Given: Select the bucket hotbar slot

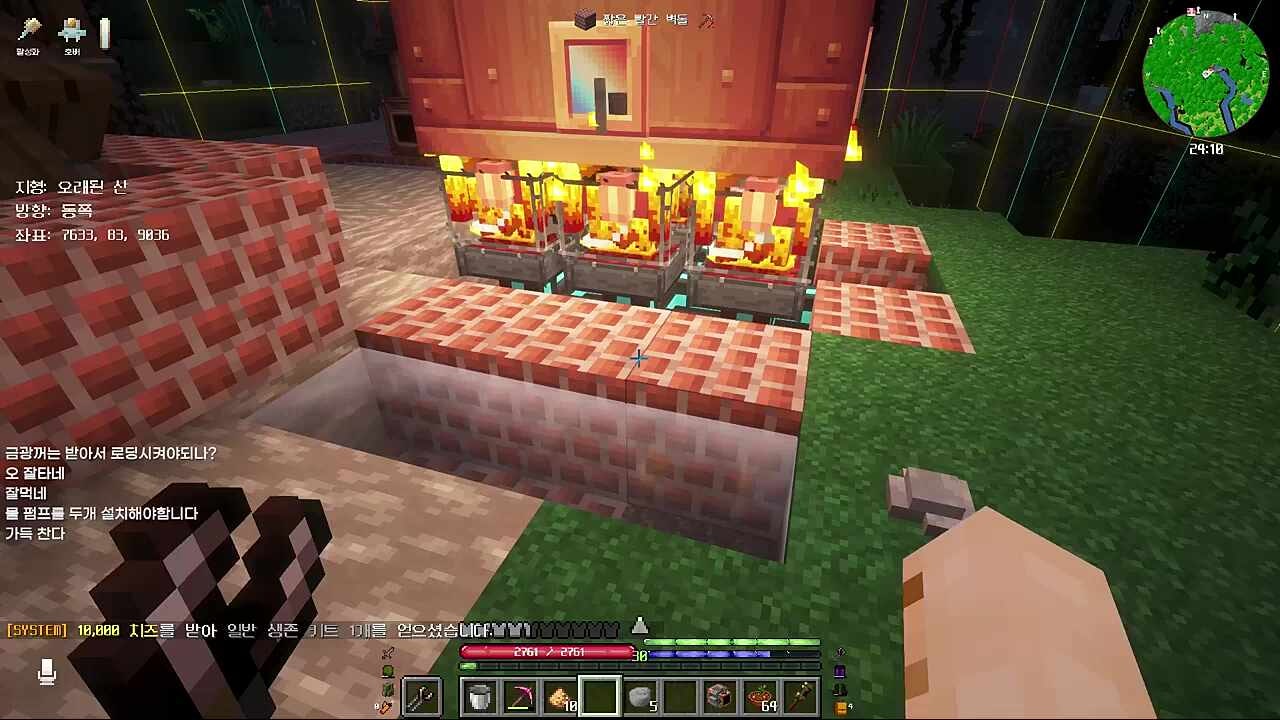Looking at the screenshot, I should 480,697.
